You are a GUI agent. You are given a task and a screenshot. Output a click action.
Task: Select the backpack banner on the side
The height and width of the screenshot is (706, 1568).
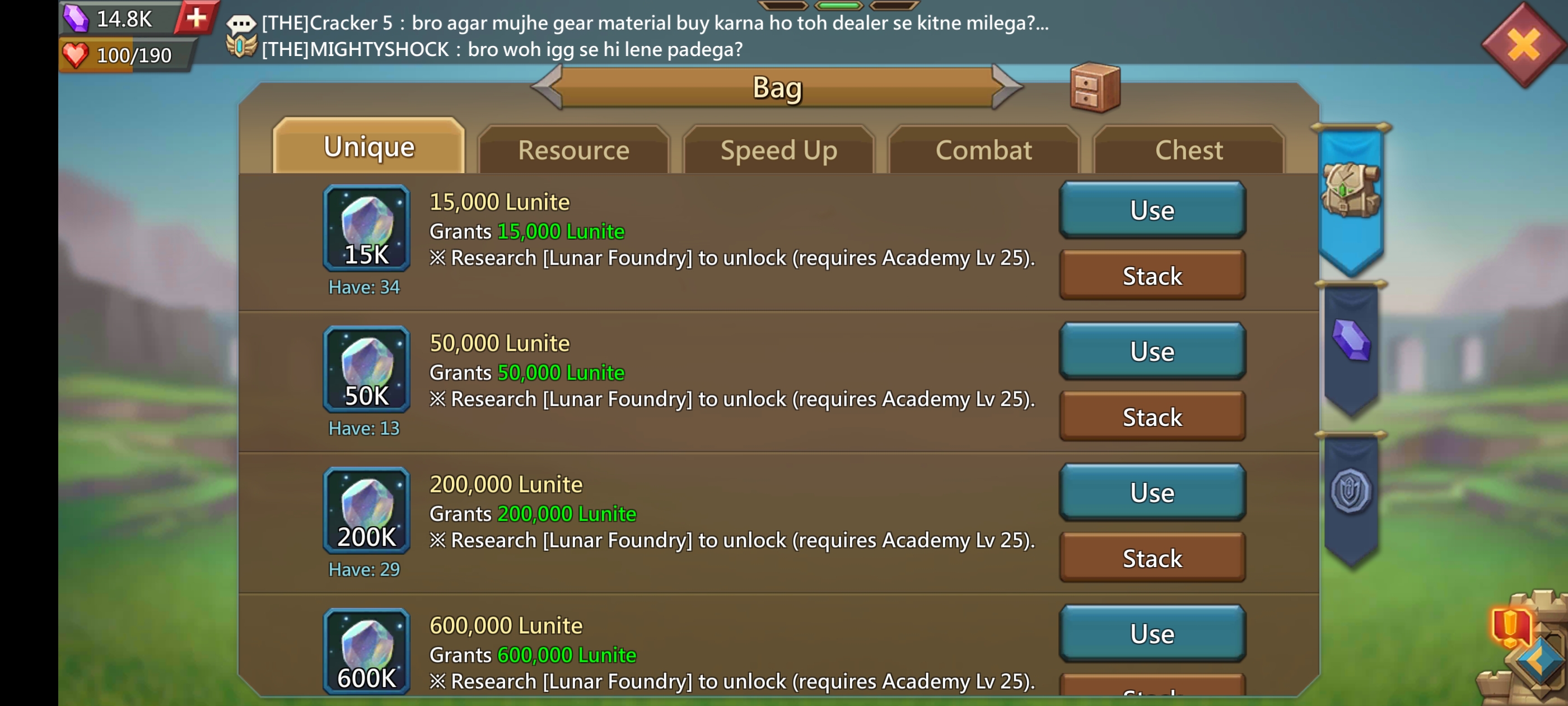(x=1351, y=192)
